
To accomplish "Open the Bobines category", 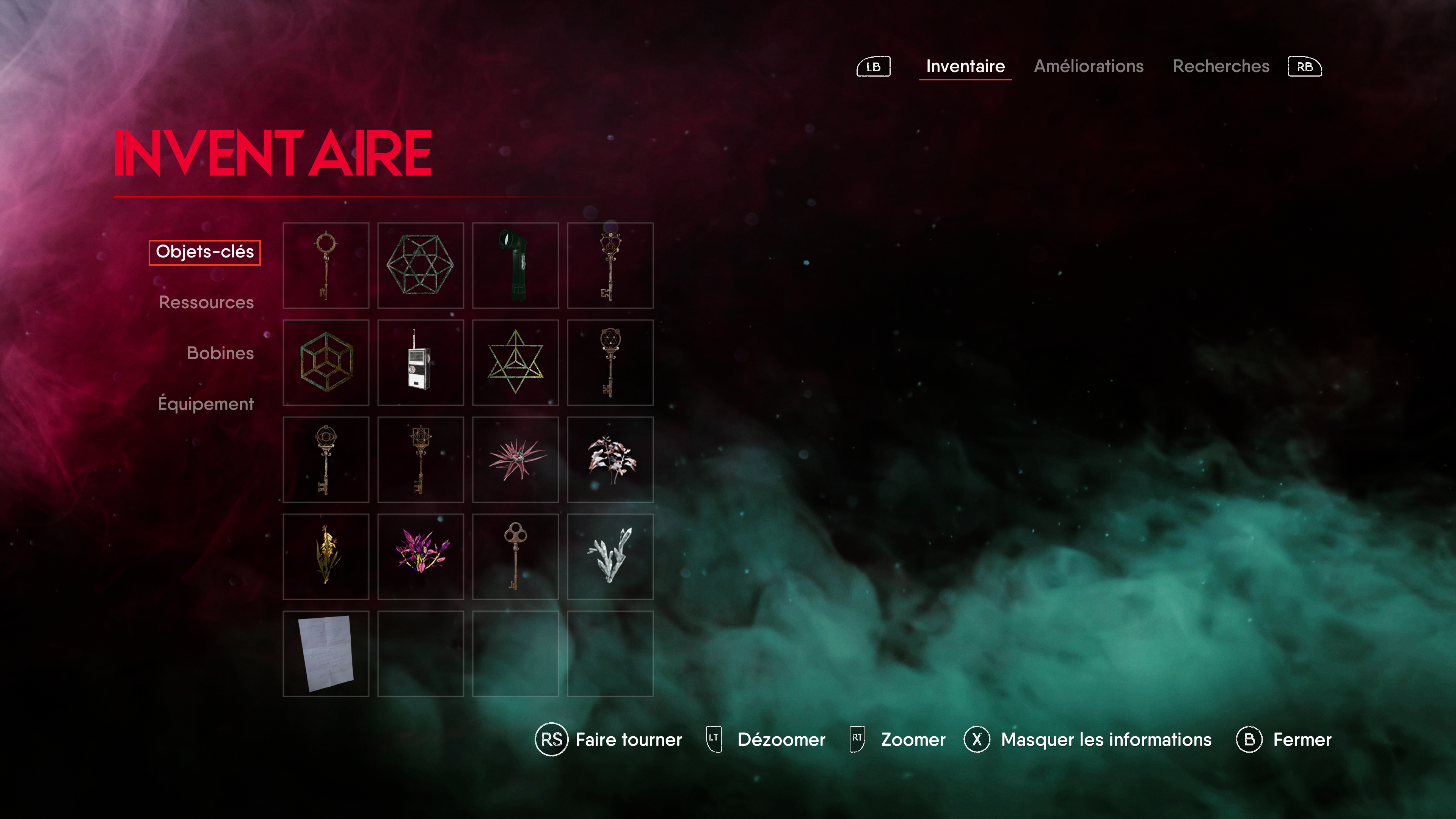I will (220, 353).
